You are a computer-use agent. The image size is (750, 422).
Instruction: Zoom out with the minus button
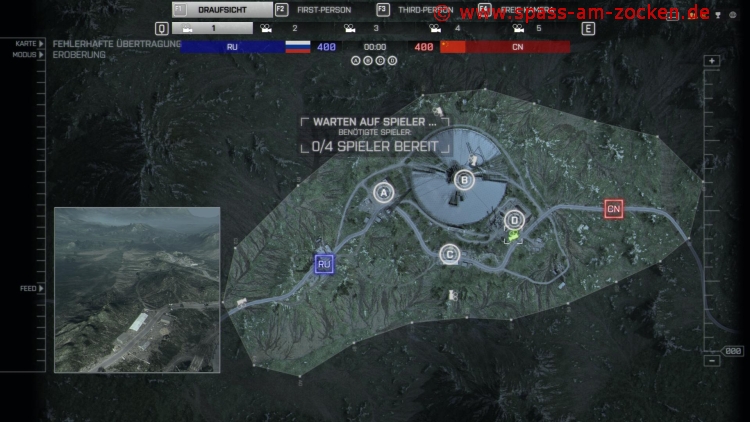(x=712, y=361)
